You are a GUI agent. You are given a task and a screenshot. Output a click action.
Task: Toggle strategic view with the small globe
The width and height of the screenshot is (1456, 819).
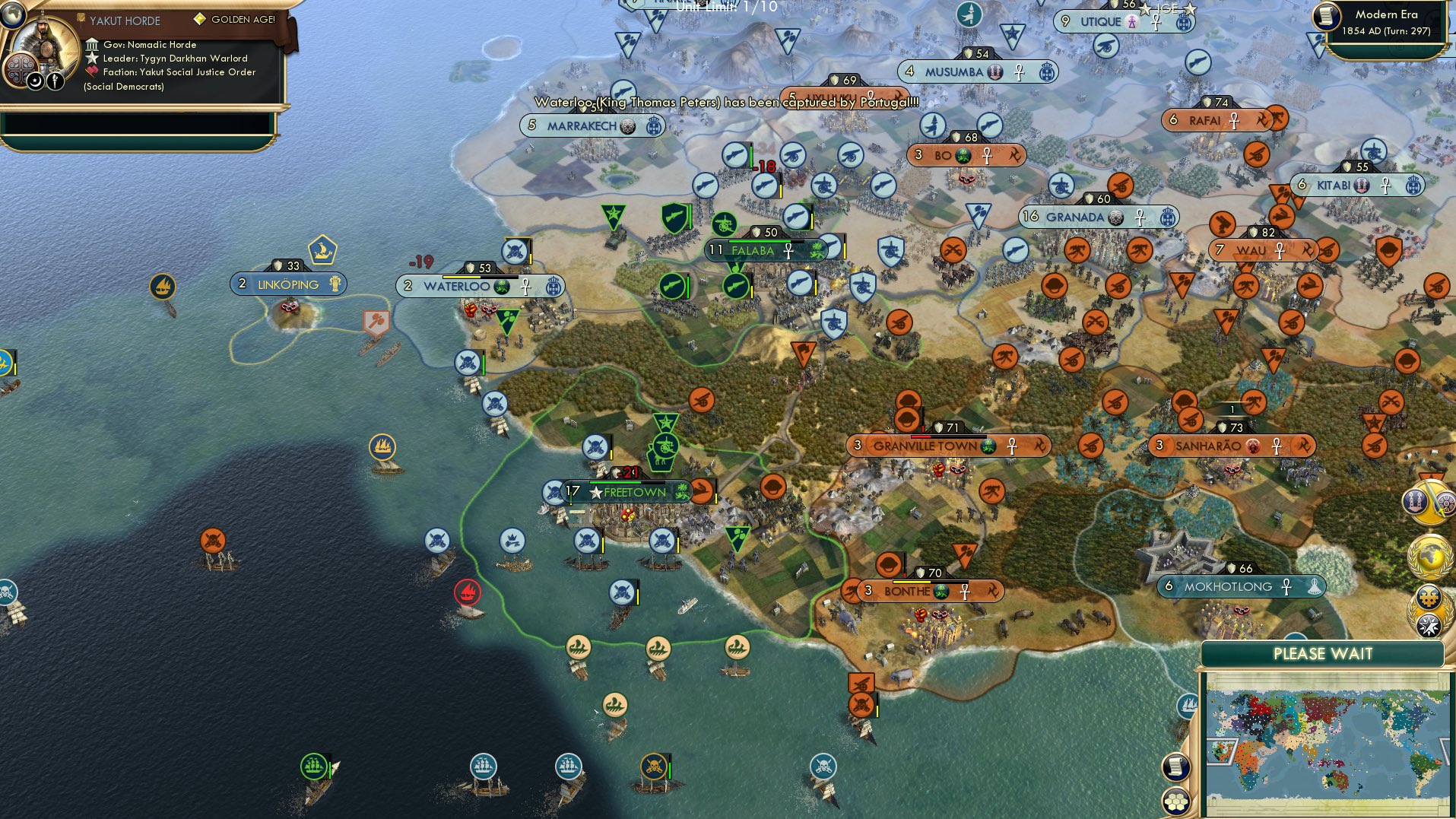12,16
